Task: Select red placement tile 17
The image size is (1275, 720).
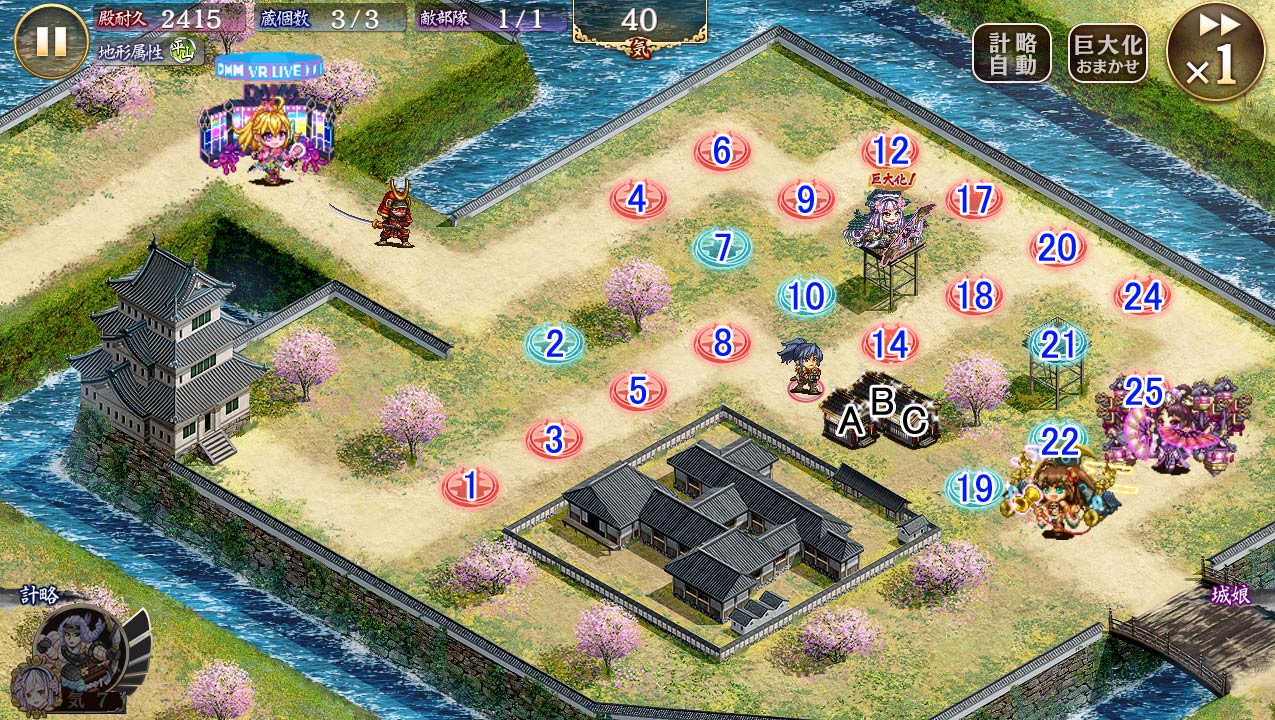Action: (x=974, y=200)
